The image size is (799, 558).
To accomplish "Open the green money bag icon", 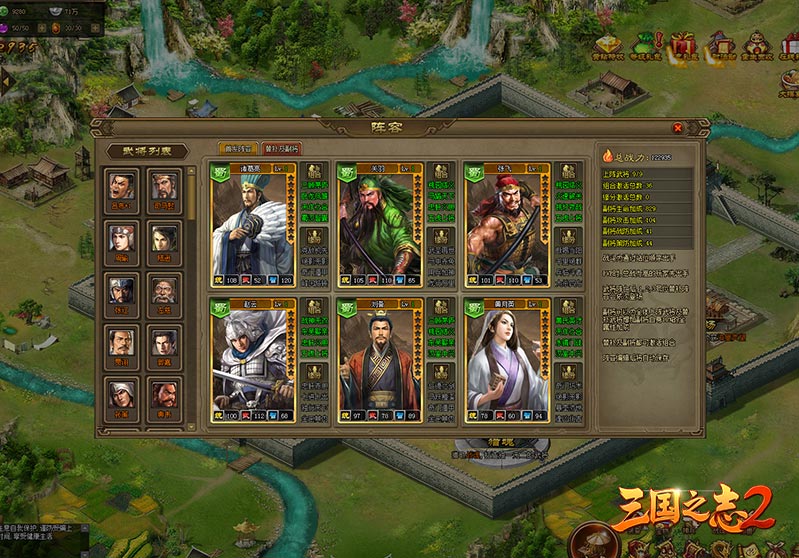I will 645,46.
